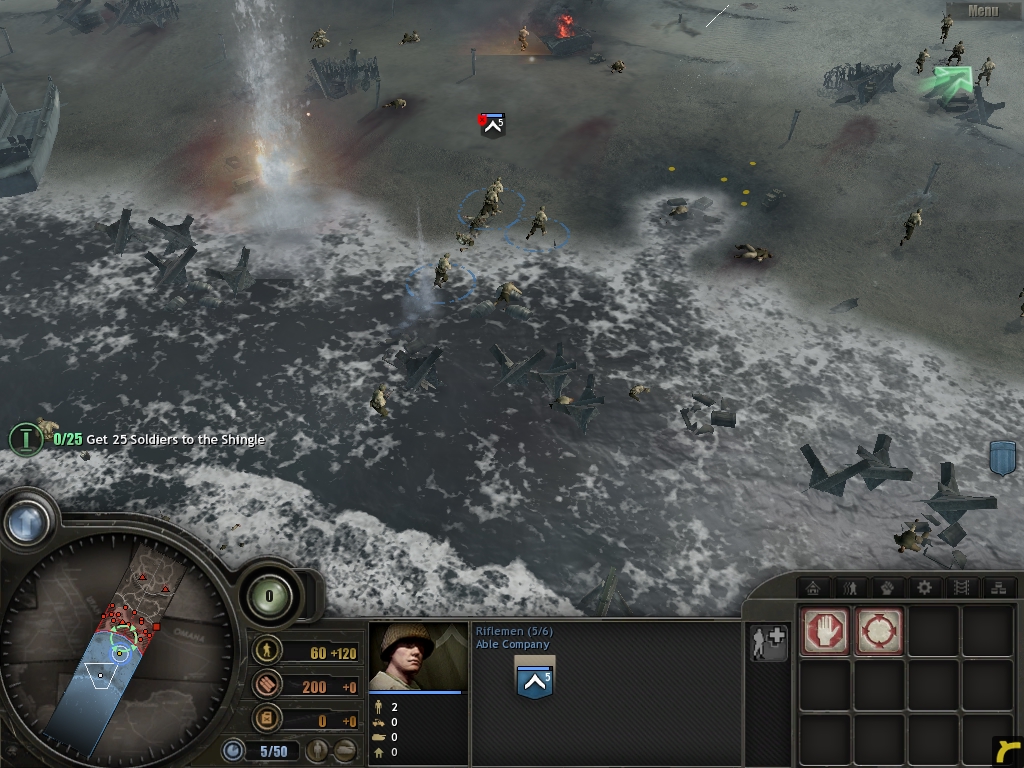This screenshot has width=1024, height=768.
Task: Use the red circular target command
Action: pyautogui.click(x=879, y=632)
